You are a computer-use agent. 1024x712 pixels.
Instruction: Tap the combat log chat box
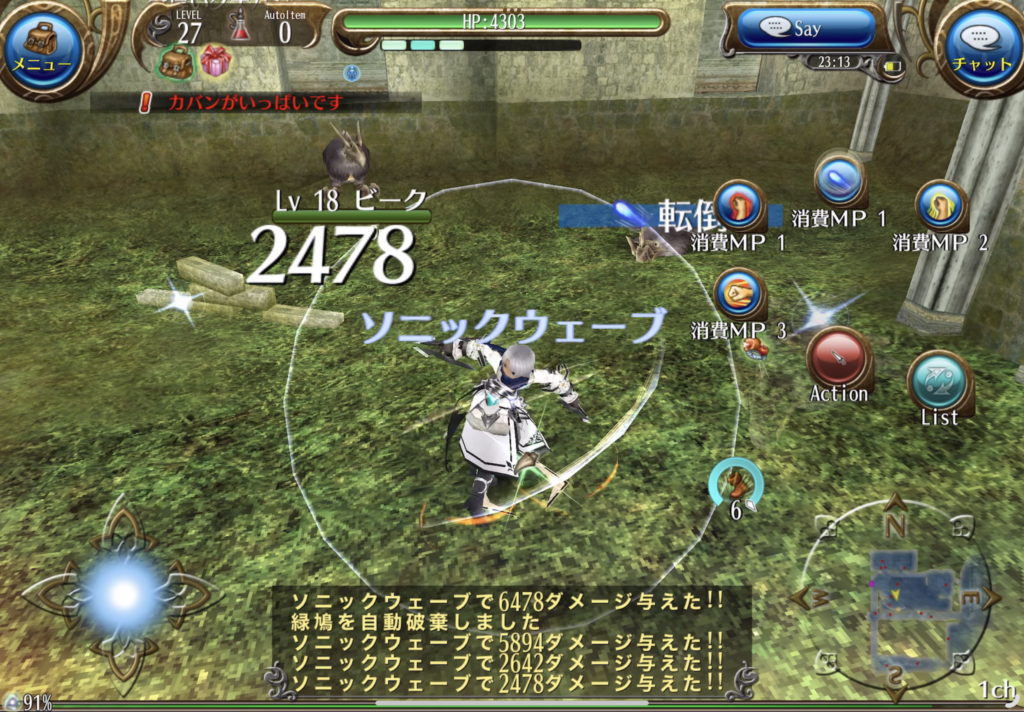pos(510,640)
